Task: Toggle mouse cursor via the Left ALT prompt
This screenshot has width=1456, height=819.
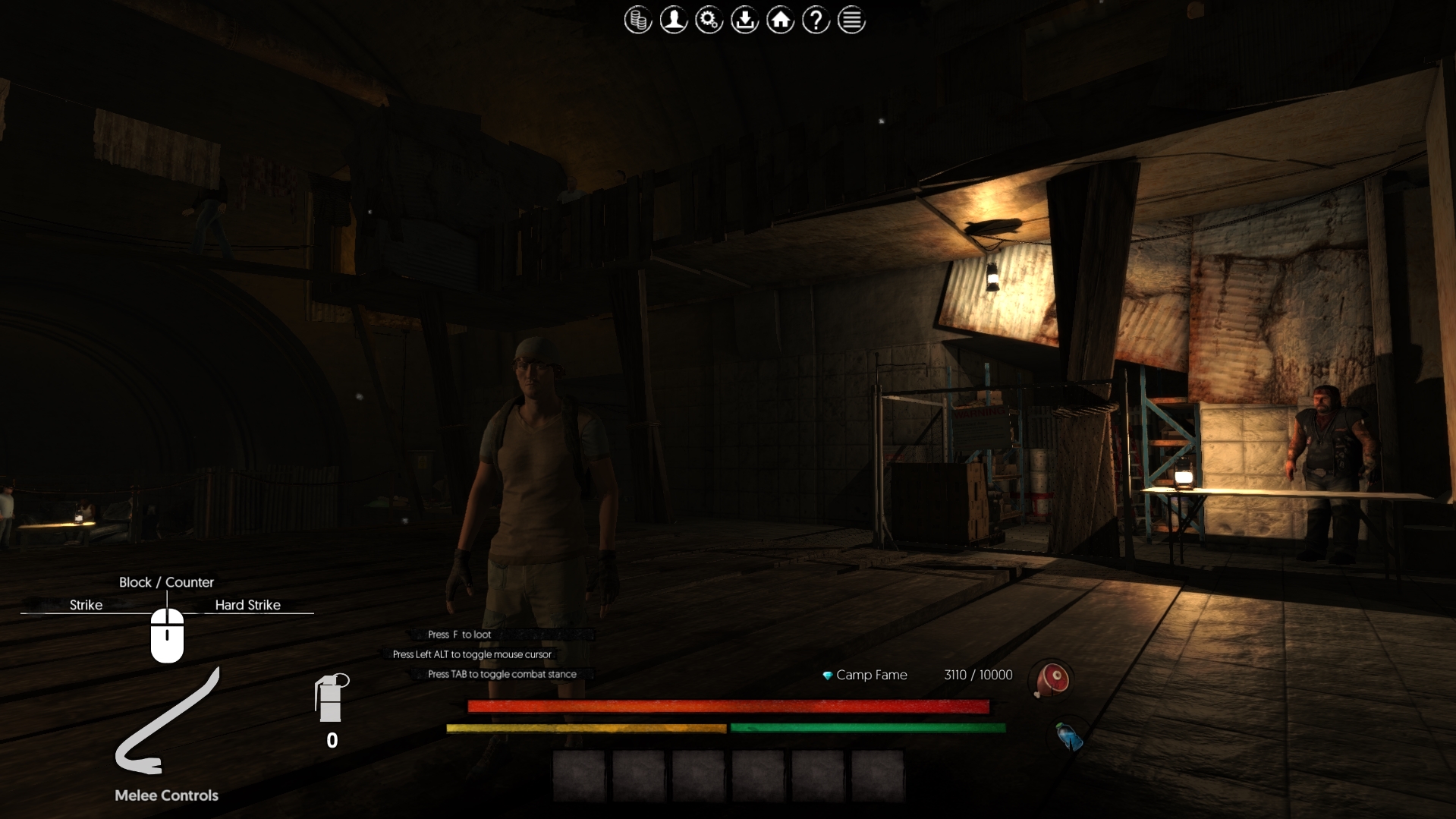Action: click(471, 654)
